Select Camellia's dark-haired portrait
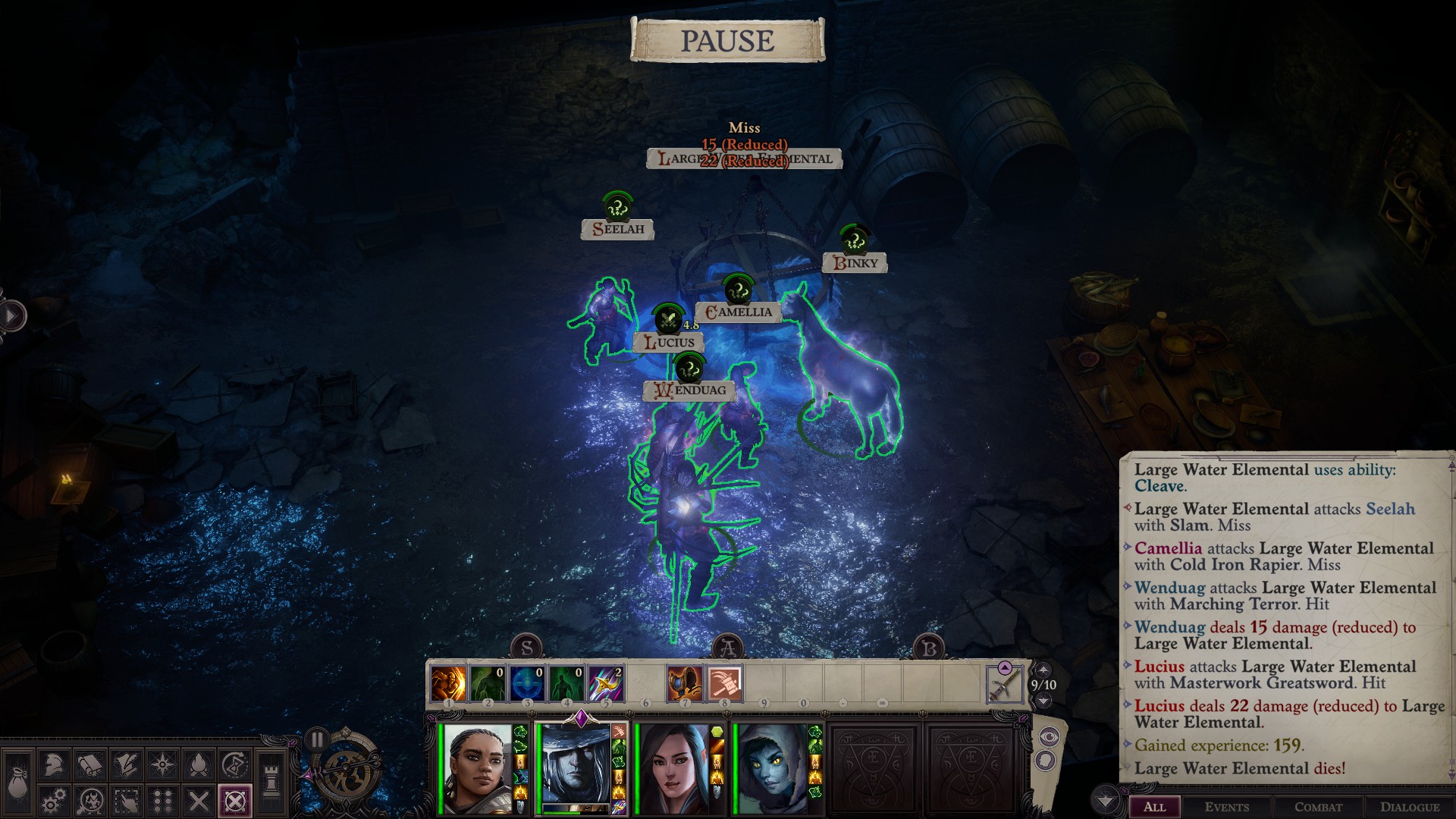1456x819 pixels. pos(673,767)
